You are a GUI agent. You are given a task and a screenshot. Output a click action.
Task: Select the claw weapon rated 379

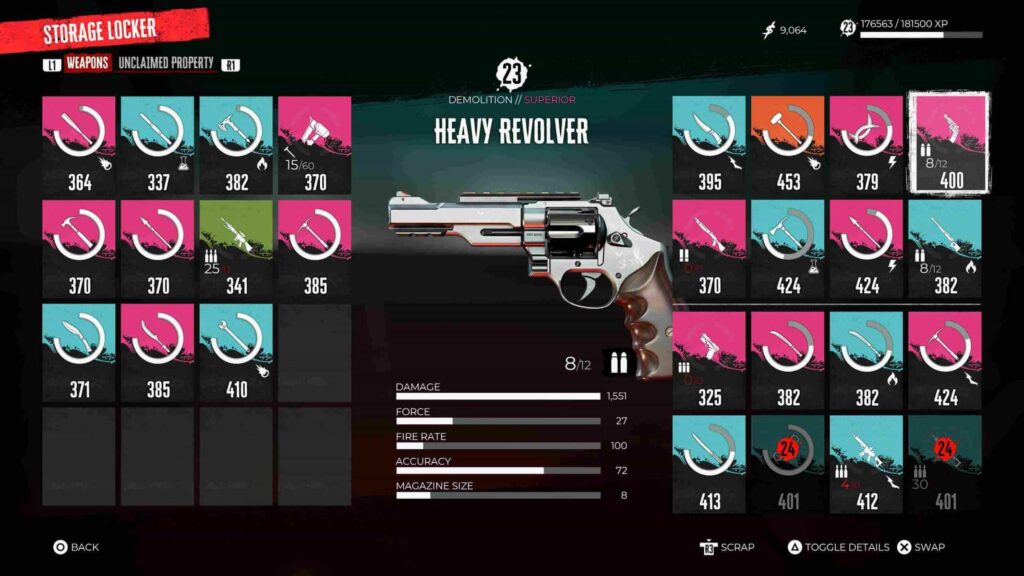[866, 145]
